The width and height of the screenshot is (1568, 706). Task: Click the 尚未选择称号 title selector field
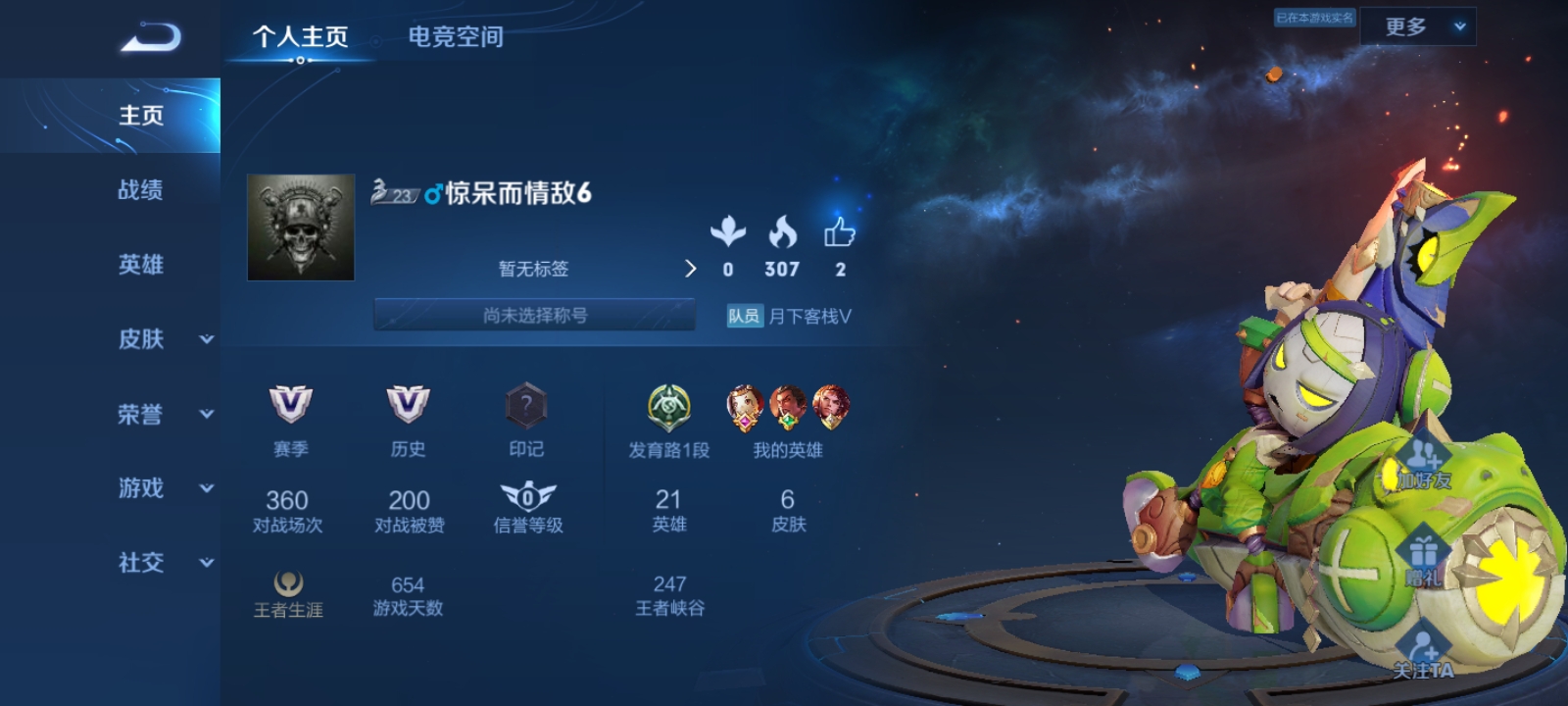(x=535, y=315)
